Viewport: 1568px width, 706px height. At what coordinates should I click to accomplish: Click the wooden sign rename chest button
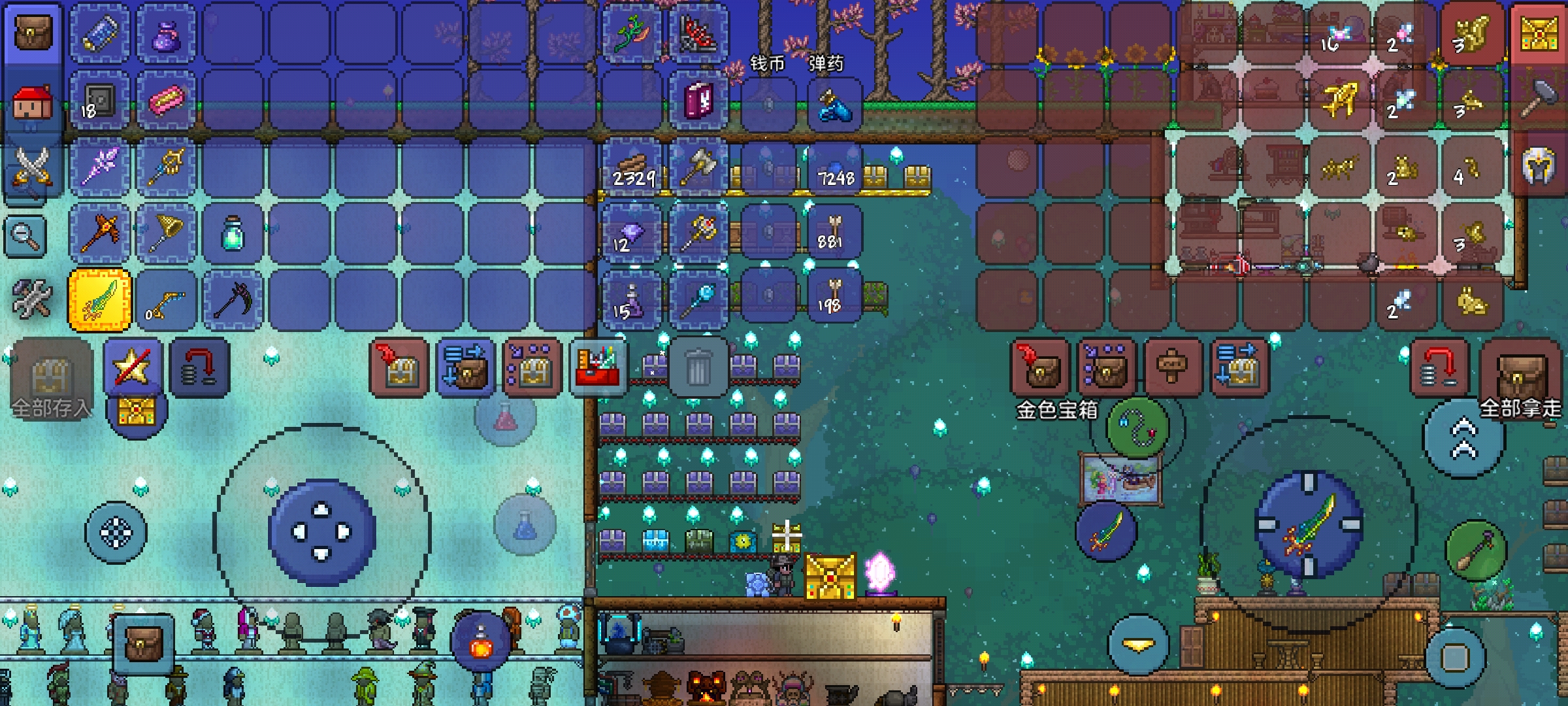point(1172,367)
